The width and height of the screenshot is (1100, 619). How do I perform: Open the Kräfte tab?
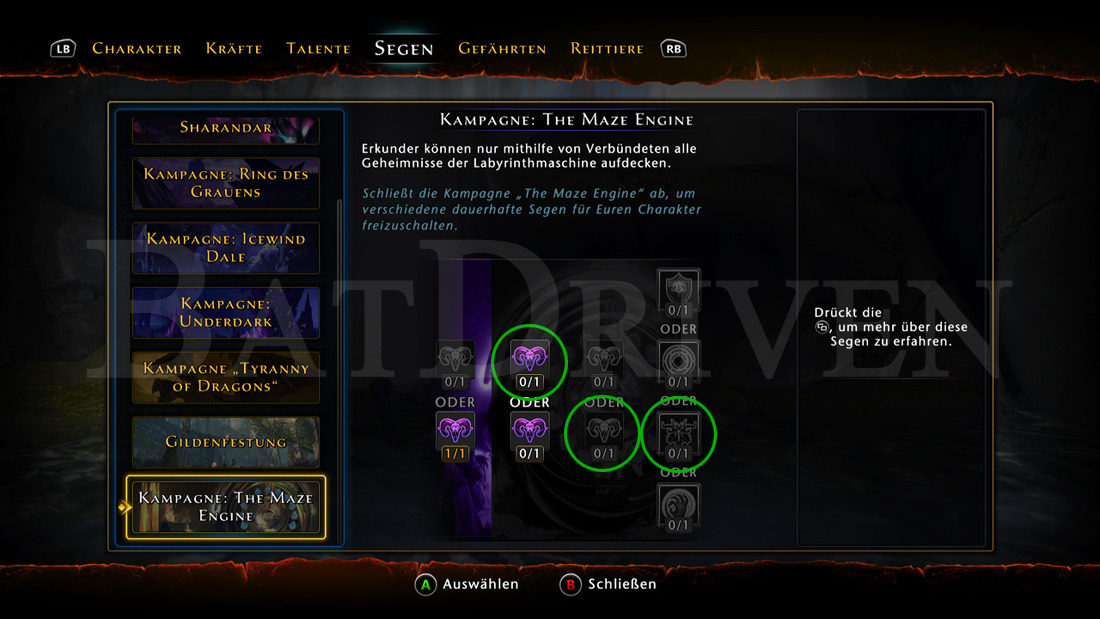234,48
